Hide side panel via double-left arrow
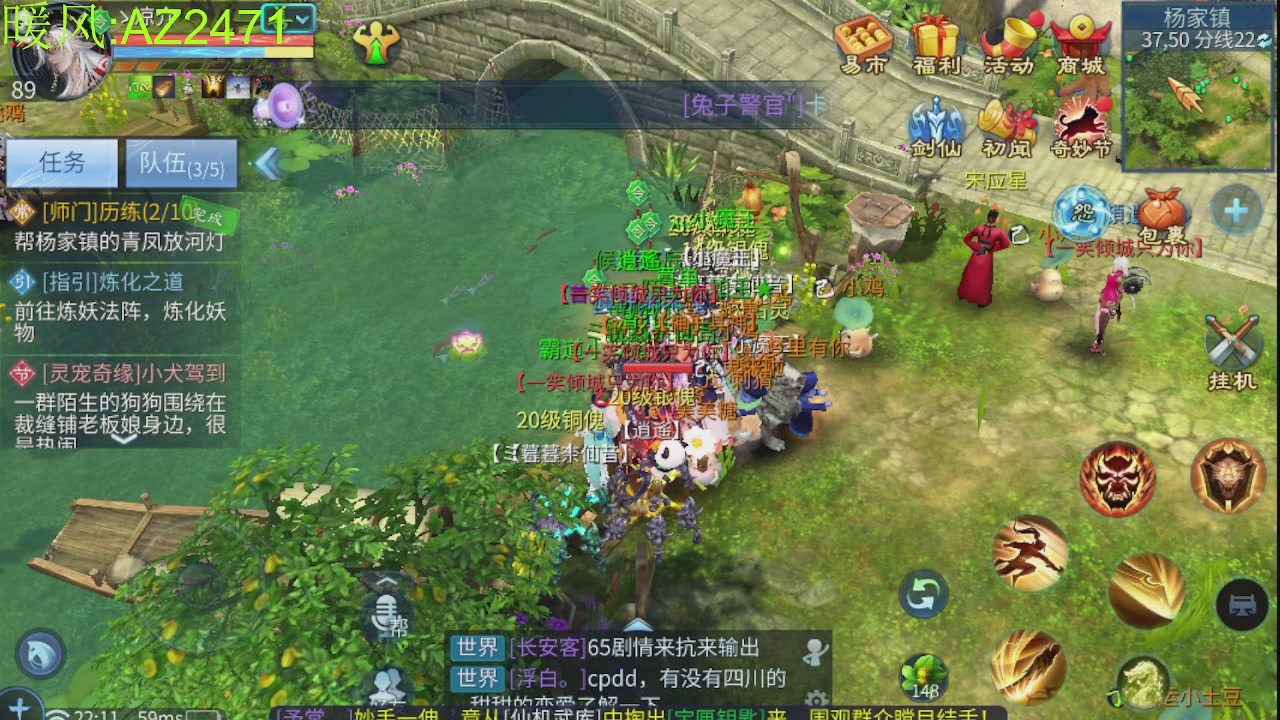This screenshot has height=720, width=1280. [x=270, y=163]
